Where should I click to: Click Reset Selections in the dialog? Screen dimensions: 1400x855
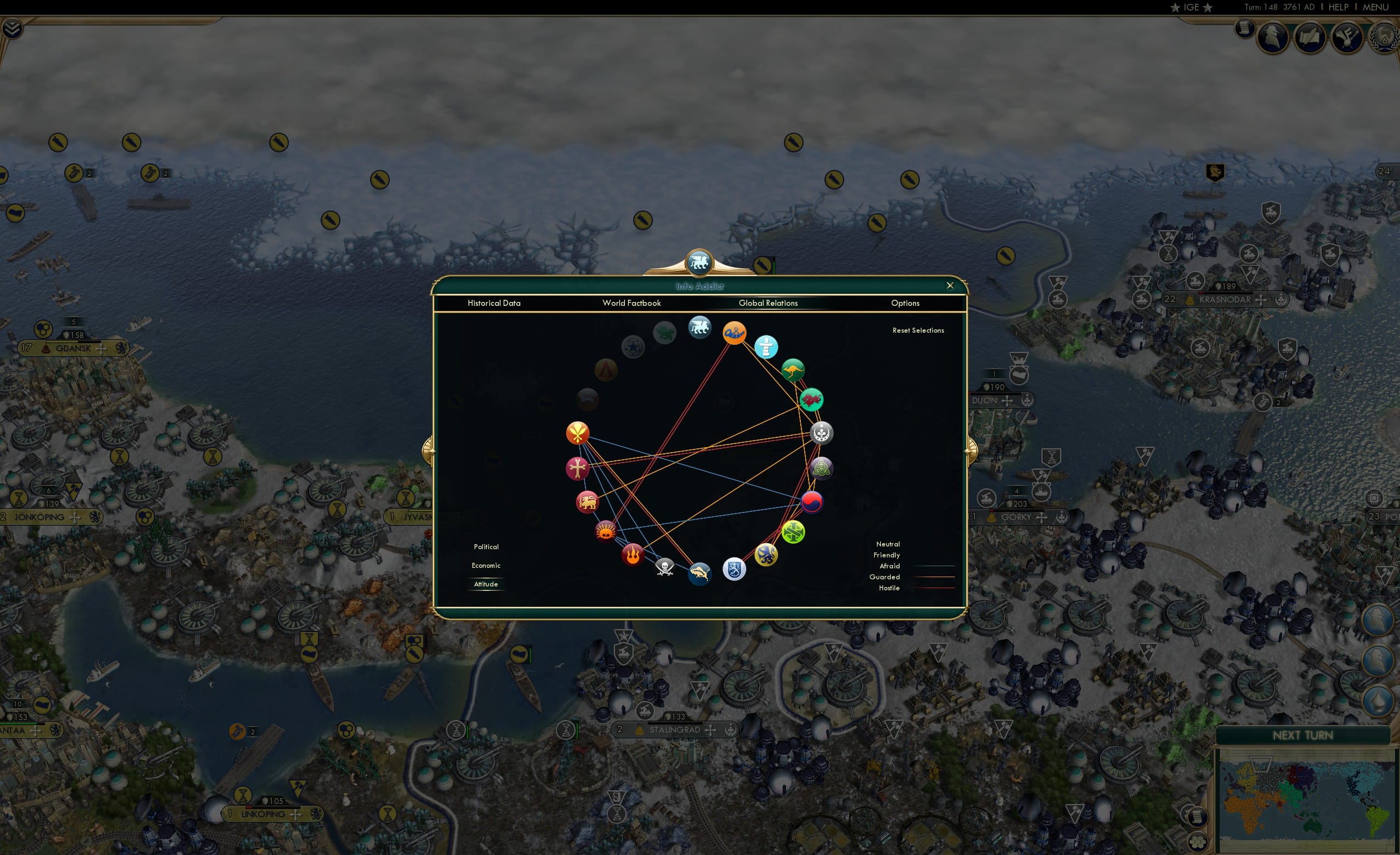919,330
